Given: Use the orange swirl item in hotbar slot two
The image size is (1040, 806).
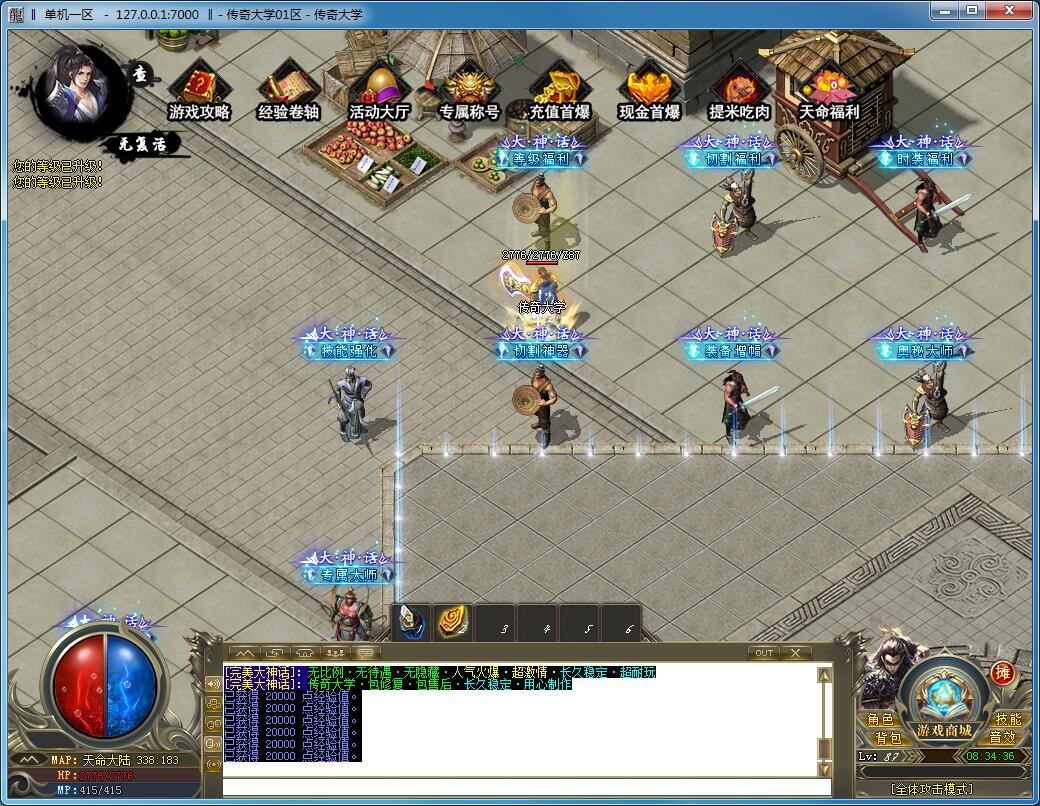Looking at the screenshot, I should (x=453, y=623).
